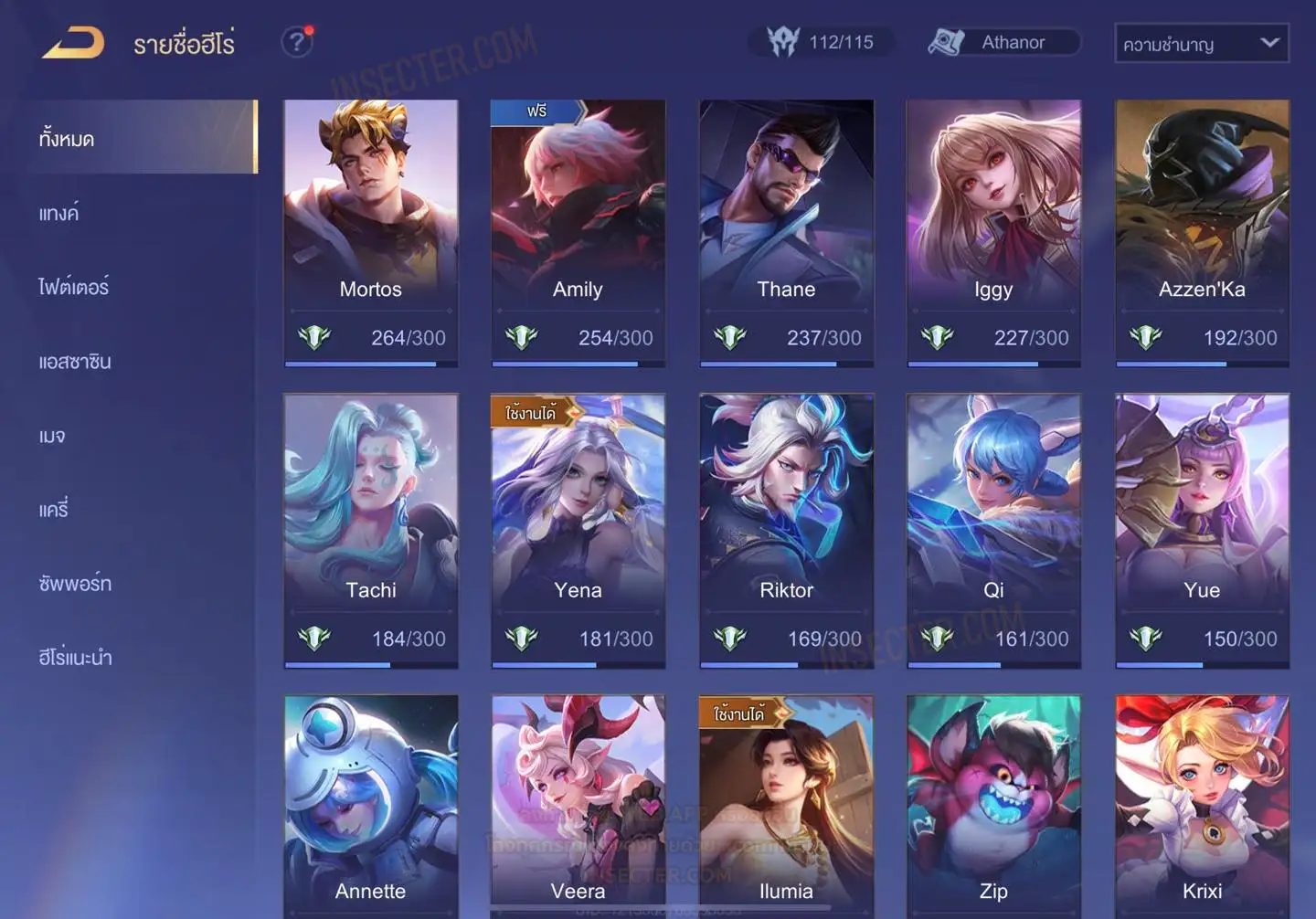The width and height of the screenshot is (1316, 919).
Task: Filter heroes by เมจ category
Action: coord(52,436)
